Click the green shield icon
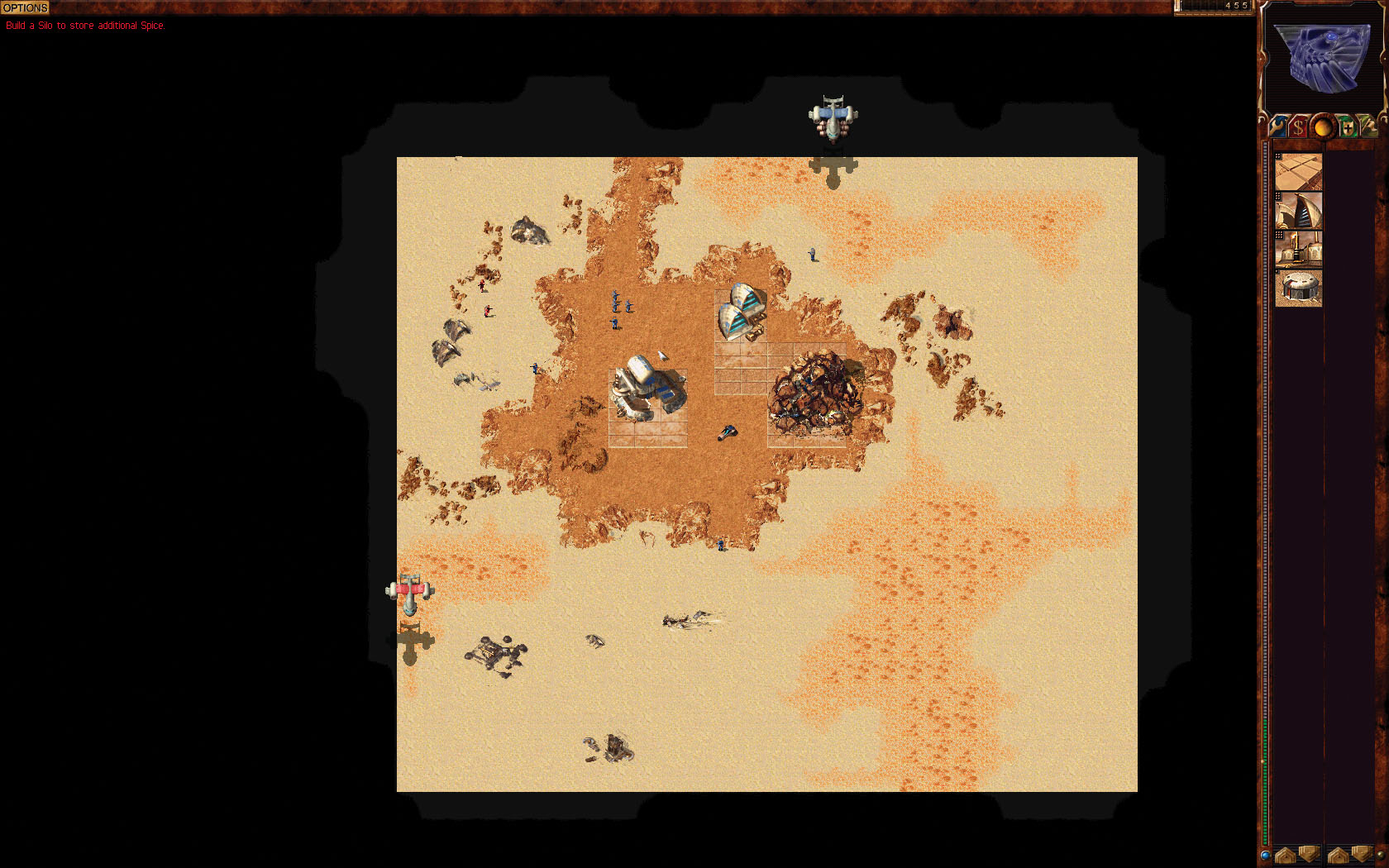The image size is (1389, 868). tap(1348, 128)
